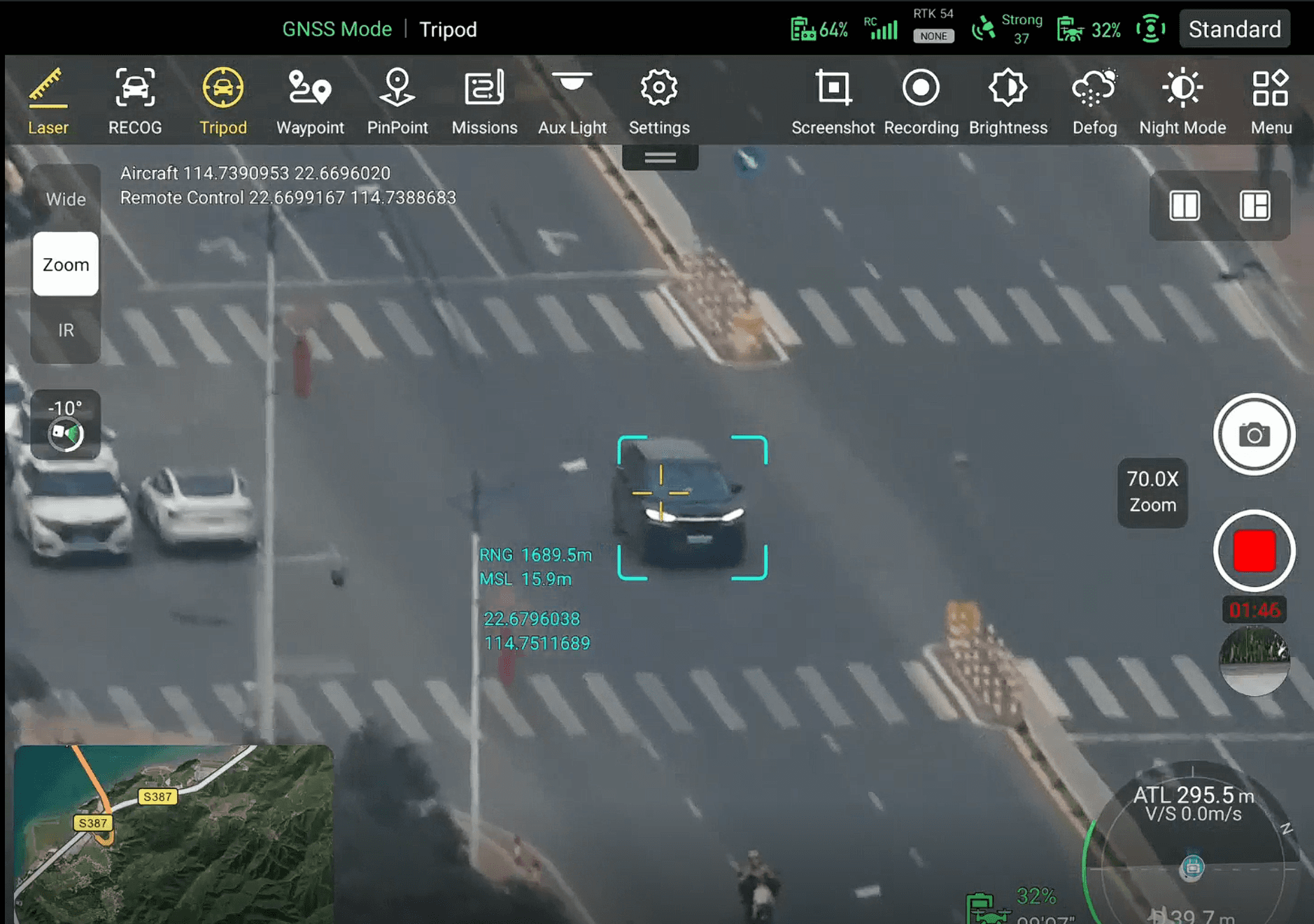Viewport: 1314px width, 924px height.
Task: Switch to the Tripod camera mode
Action: [x=222, y=100]
